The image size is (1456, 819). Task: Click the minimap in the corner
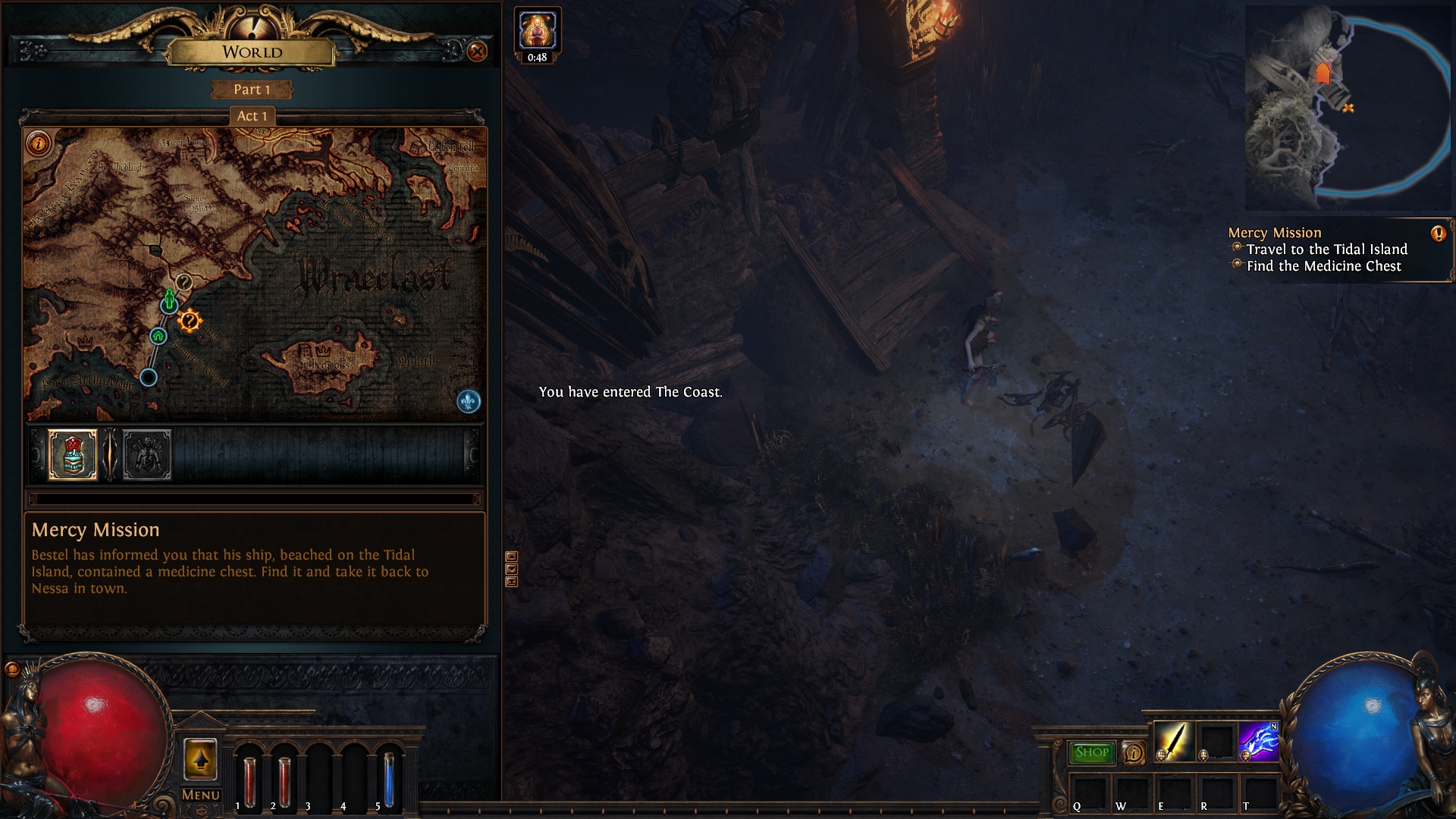[1348, 108]
